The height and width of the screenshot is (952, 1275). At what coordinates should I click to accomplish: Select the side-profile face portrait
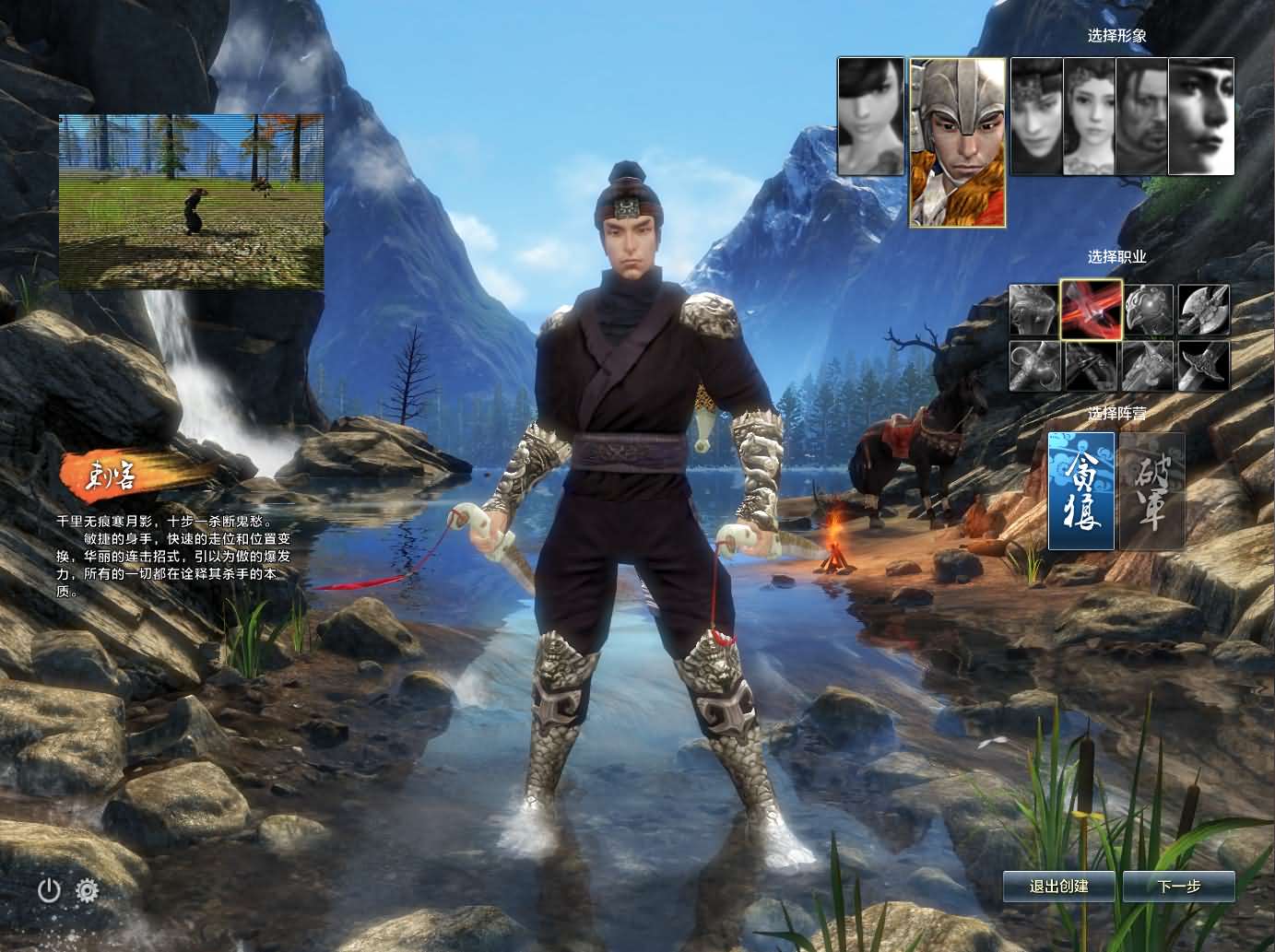tap(1201, 116)
